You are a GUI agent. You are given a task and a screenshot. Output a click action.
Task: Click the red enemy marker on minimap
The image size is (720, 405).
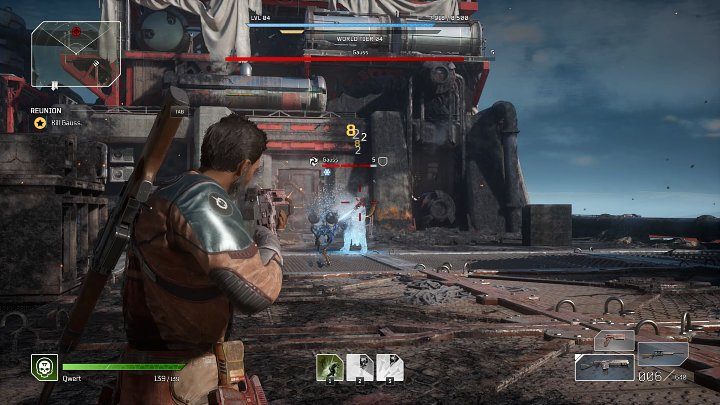[75, 32]
